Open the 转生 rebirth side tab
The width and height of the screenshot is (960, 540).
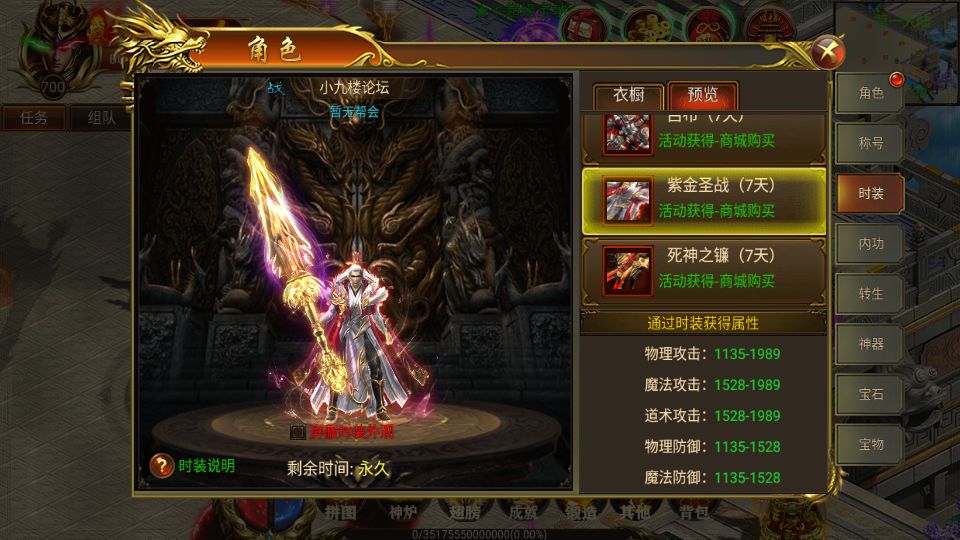click(870, 294)
